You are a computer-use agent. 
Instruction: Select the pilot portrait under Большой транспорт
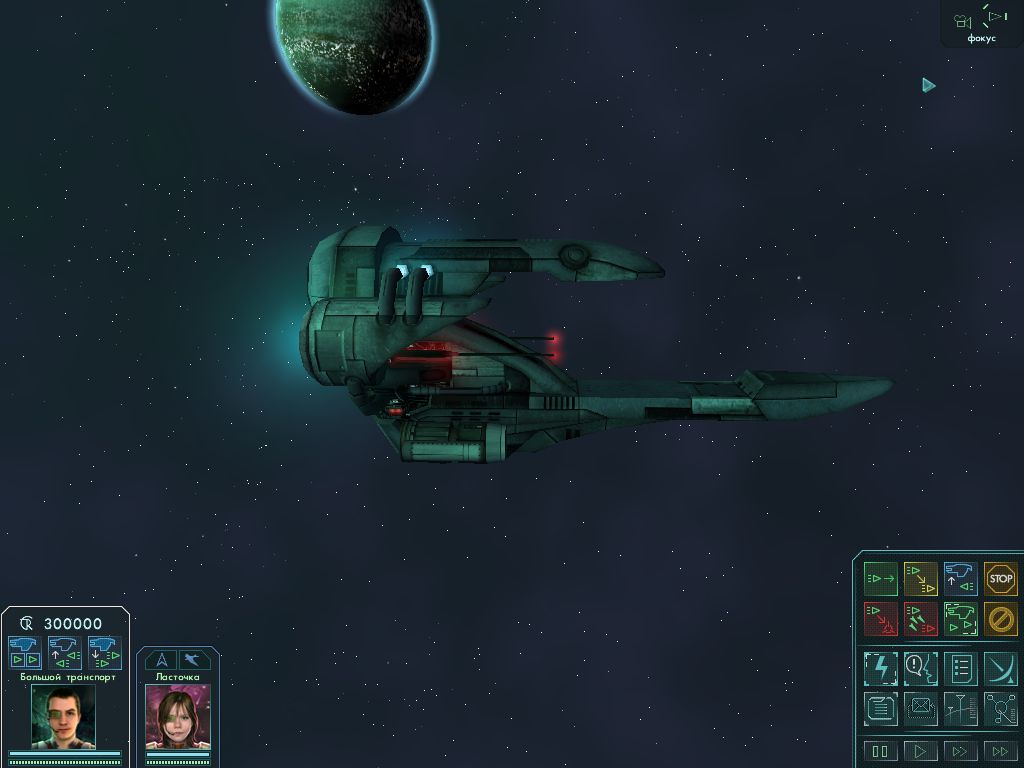pyautogui.click(x=63, y=716)
